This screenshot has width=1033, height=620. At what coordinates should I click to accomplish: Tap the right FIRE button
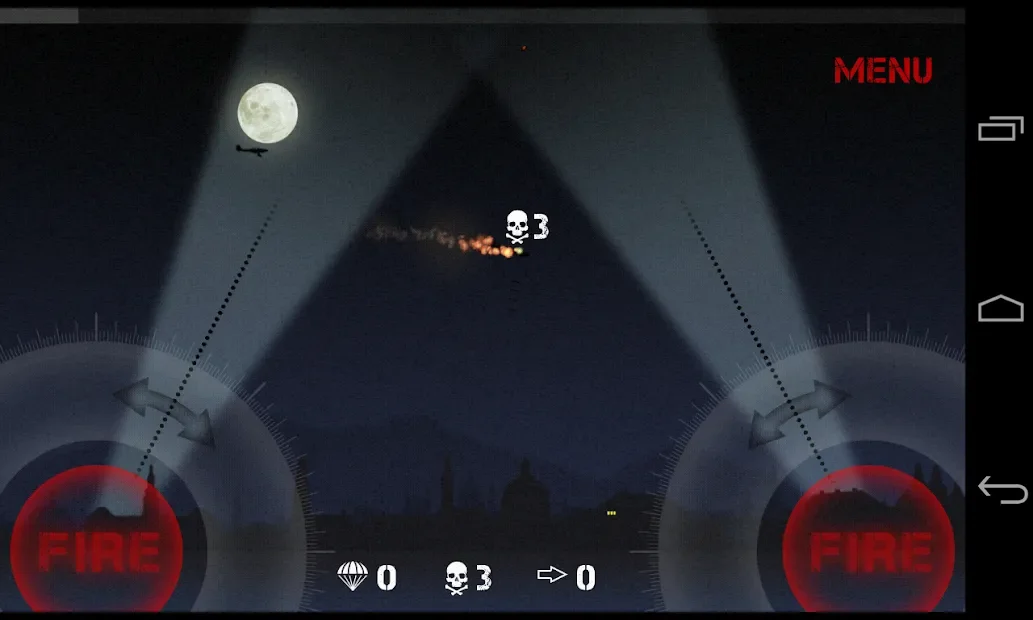868,549
